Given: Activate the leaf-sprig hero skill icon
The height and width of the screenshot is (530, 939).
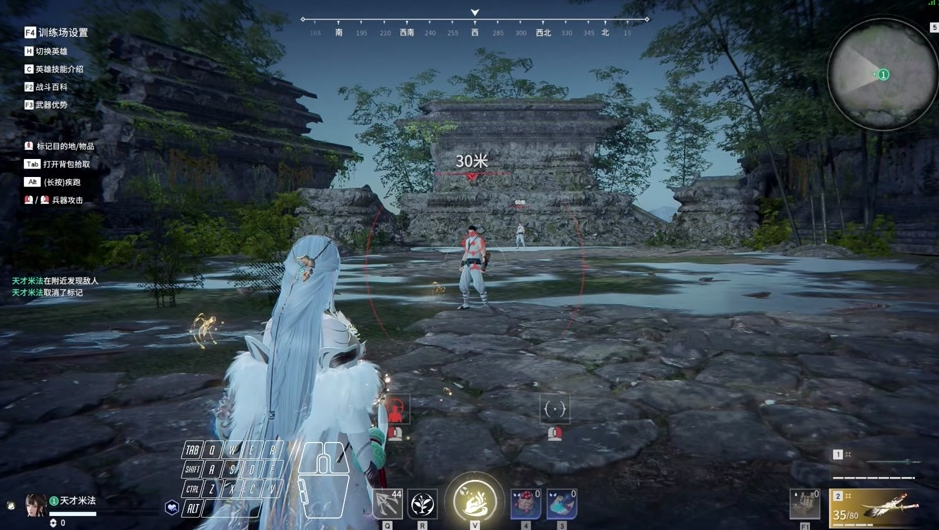Looking at the screenshot, I should 423,503.
